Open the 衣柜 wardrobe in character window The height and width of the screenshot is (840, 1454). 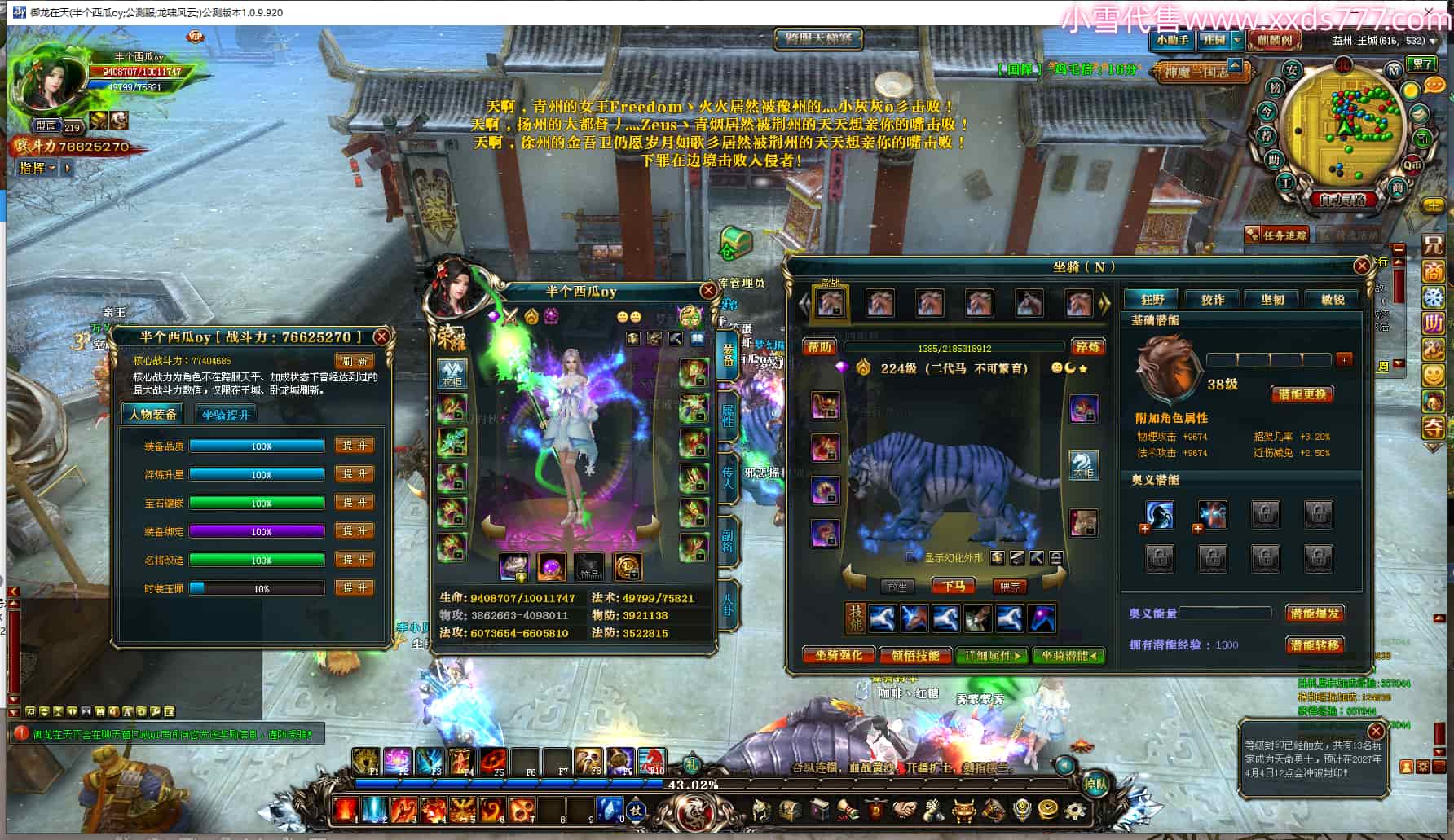click(452, 372)
